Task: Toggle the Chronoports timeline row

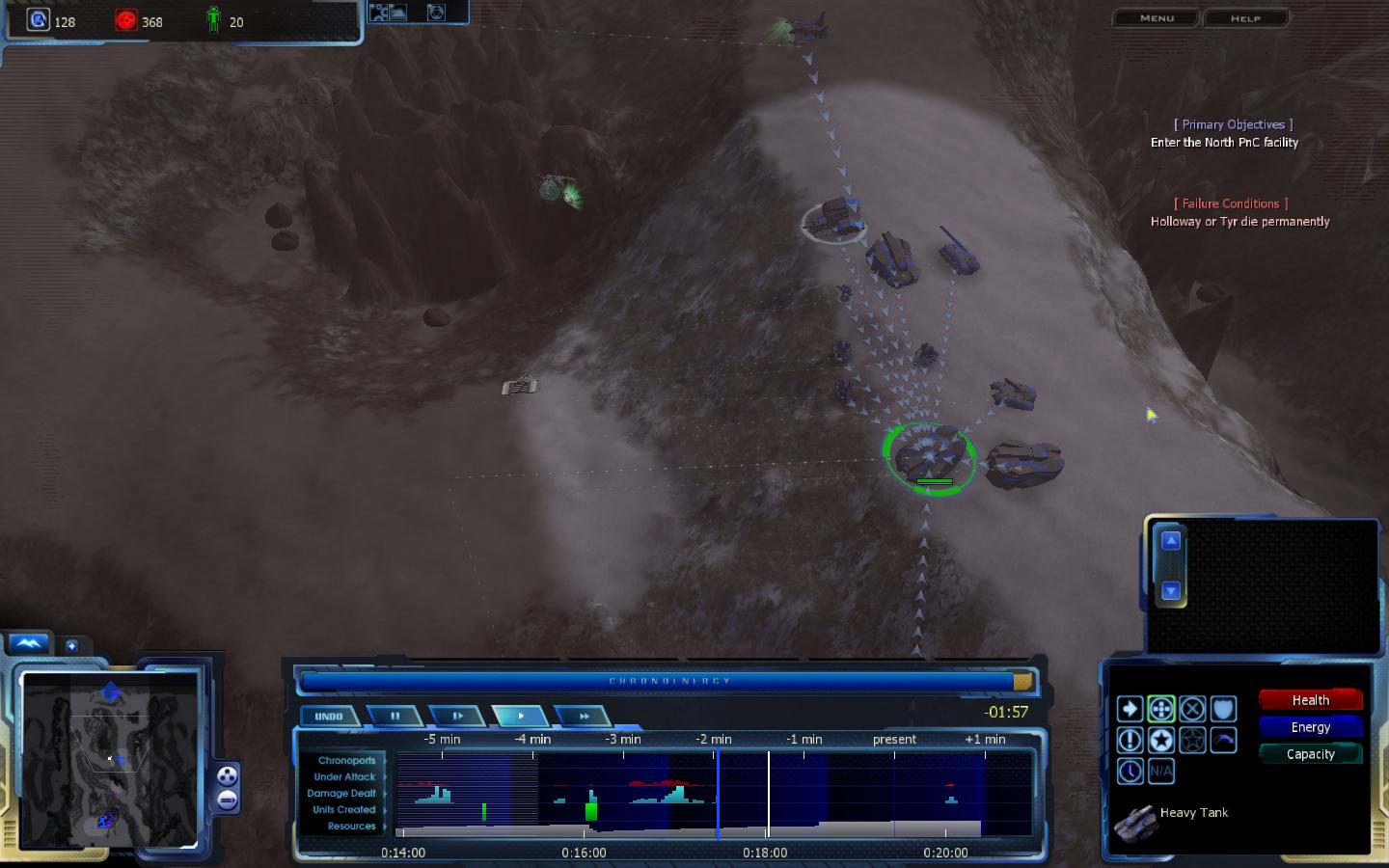Action: tap(346, 761)
